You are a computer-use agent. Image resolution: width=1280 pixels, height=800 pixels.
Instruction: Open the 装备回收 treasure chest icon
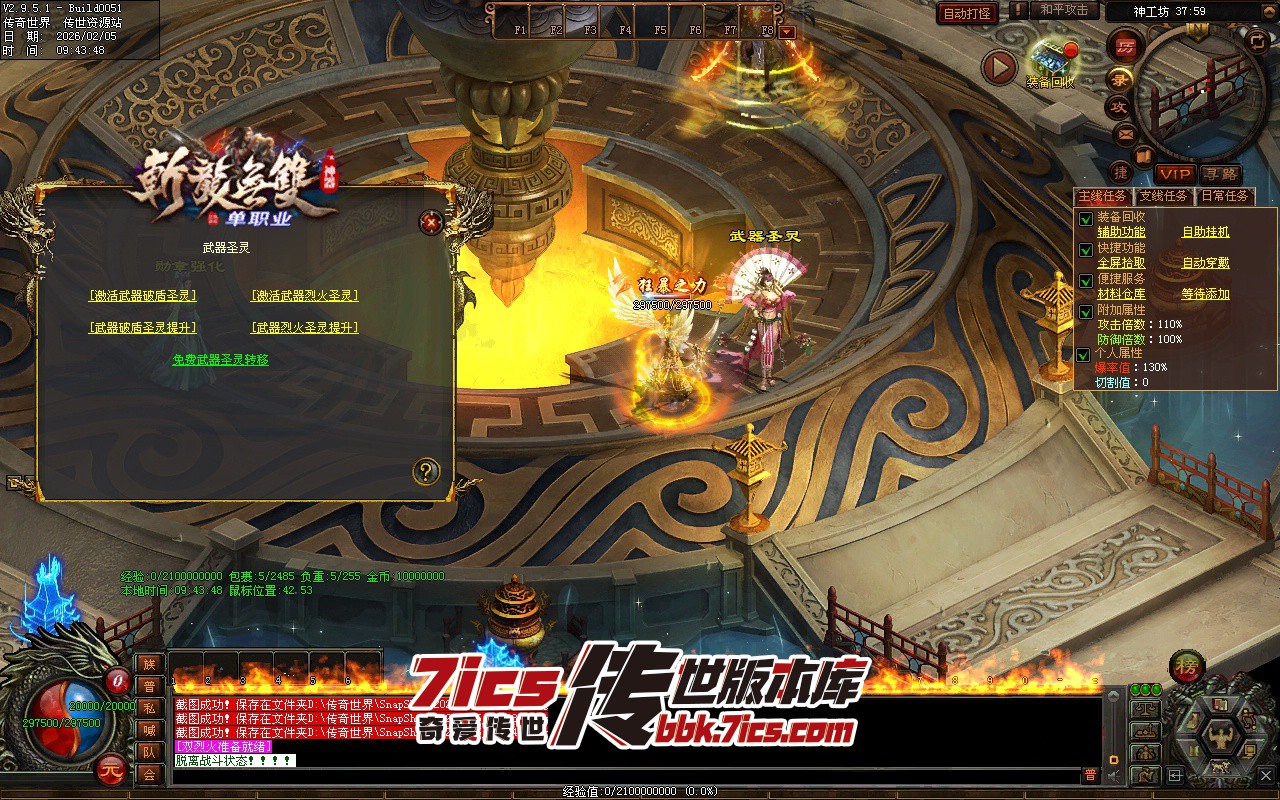point(1051,60)
